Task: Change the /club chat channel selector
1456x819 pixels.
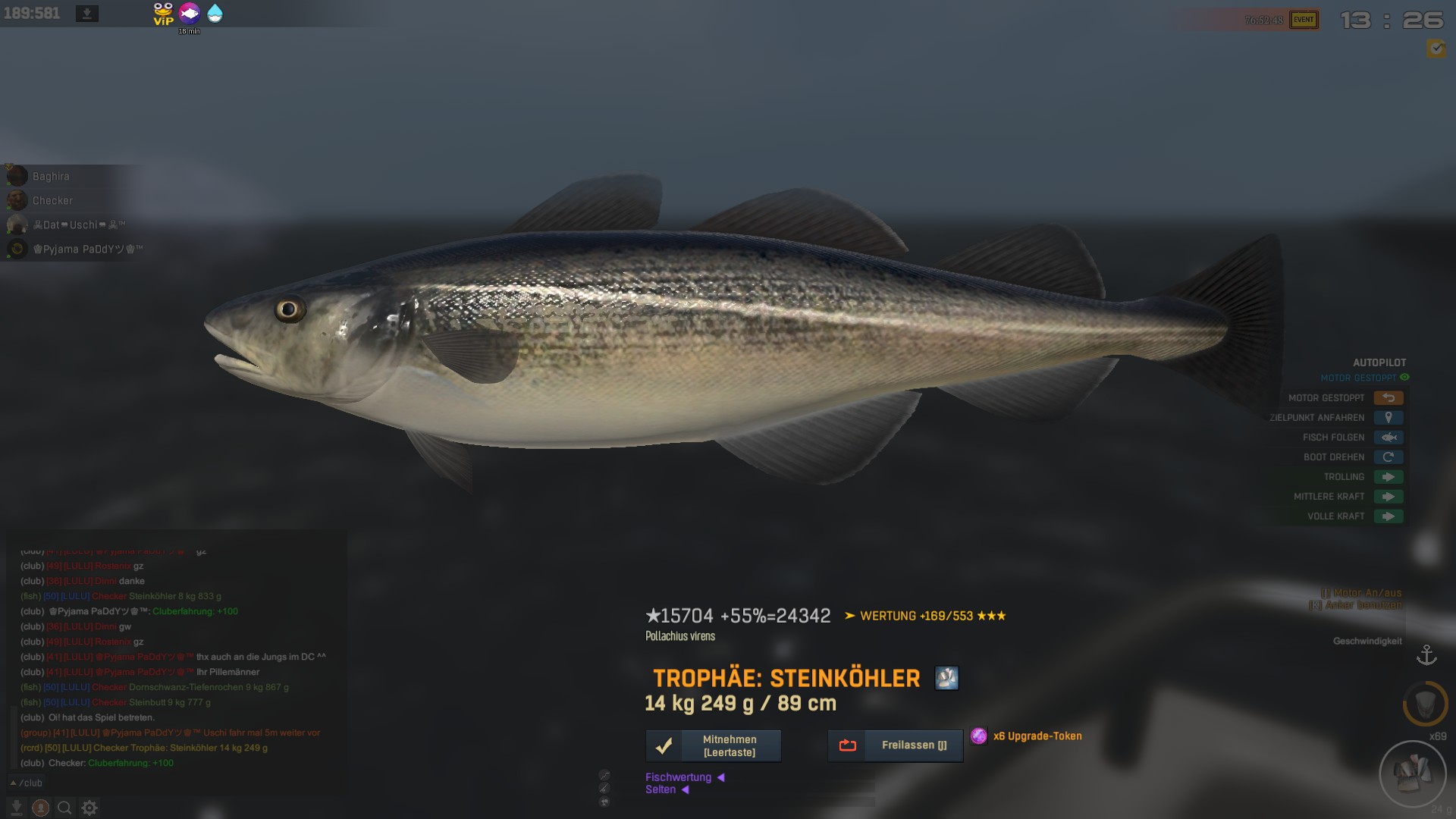Action: tap(27, 783)
